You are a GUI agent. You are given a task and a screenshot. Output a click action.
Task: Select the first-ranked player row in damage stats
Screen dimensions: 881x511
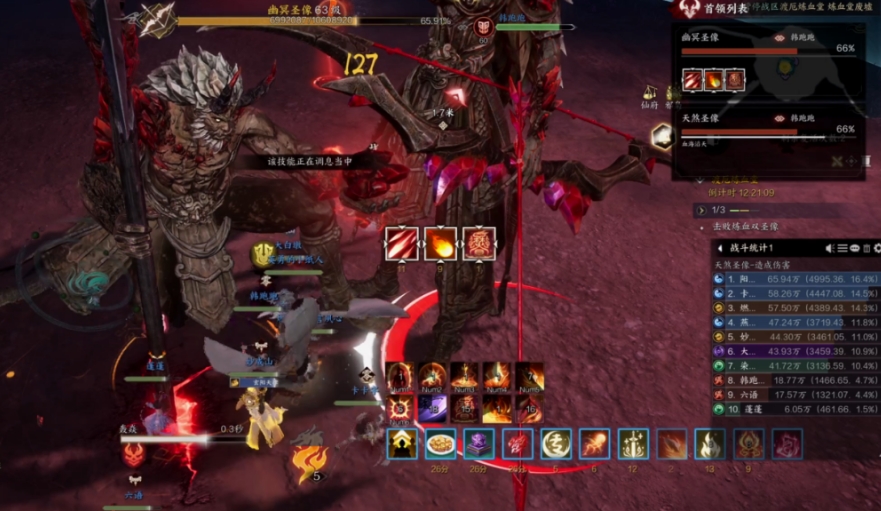(795, 280)
